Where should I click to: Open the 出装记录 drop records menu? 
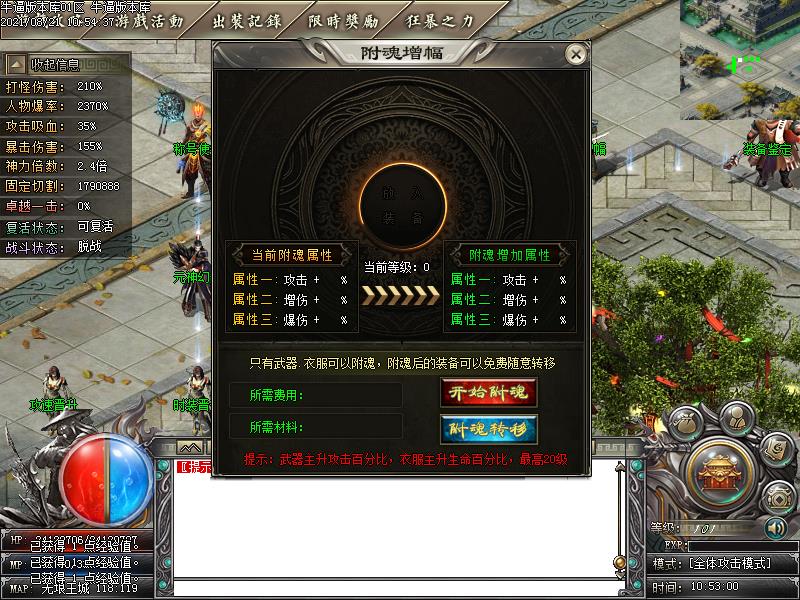(247, 21)
